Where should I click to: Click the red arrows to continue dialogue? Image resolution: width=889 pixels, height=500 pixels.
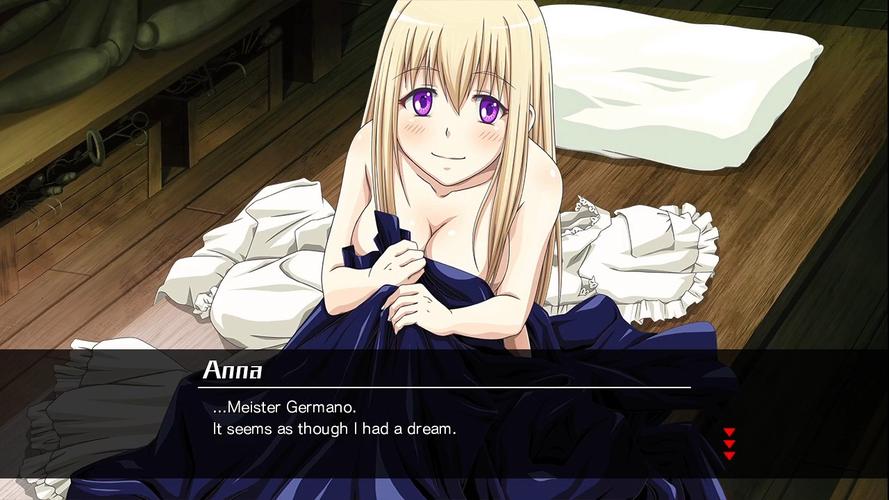click(729, 443)
